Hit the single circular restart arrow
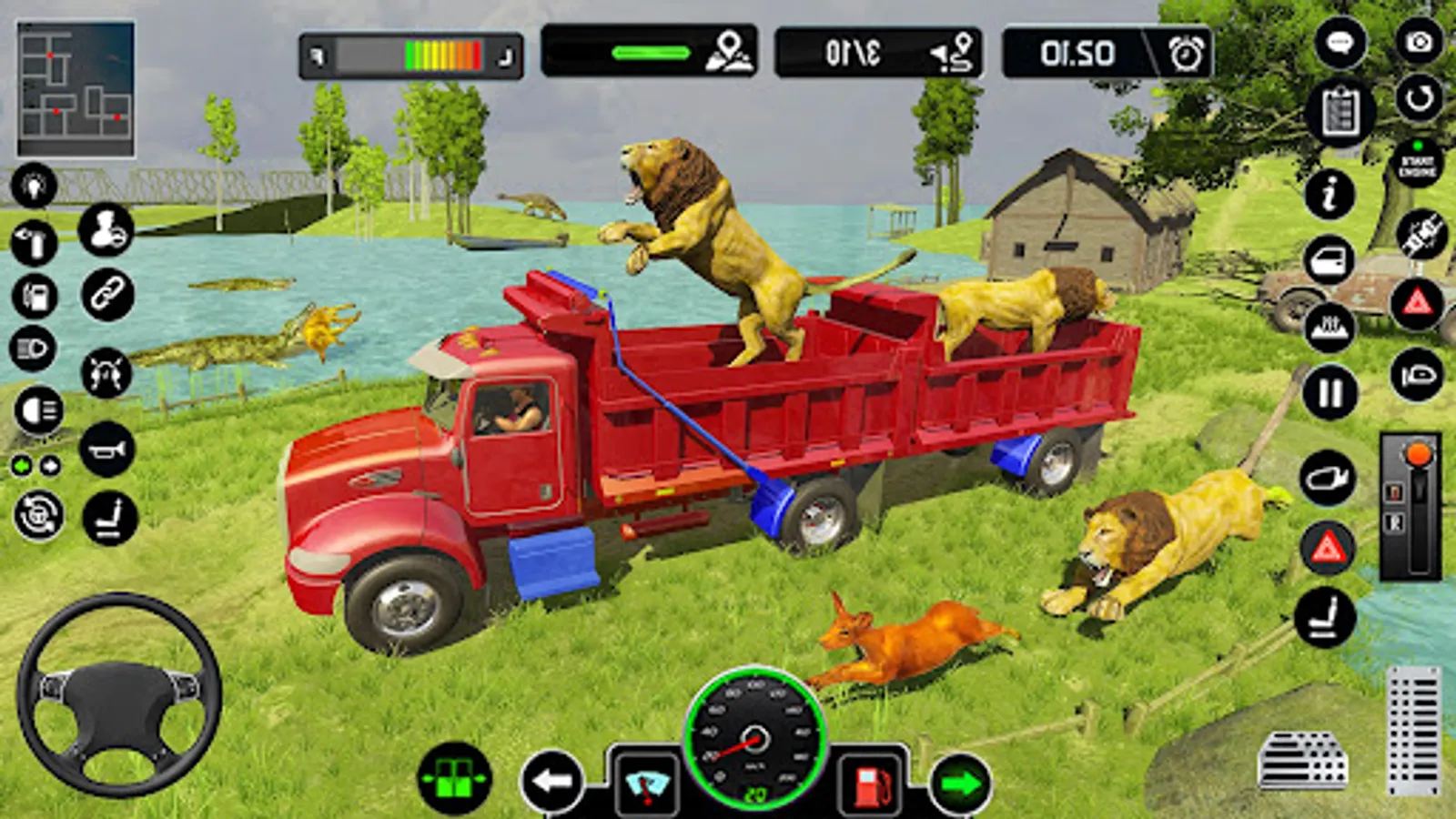The image size is (1456, 819). 1419,98
